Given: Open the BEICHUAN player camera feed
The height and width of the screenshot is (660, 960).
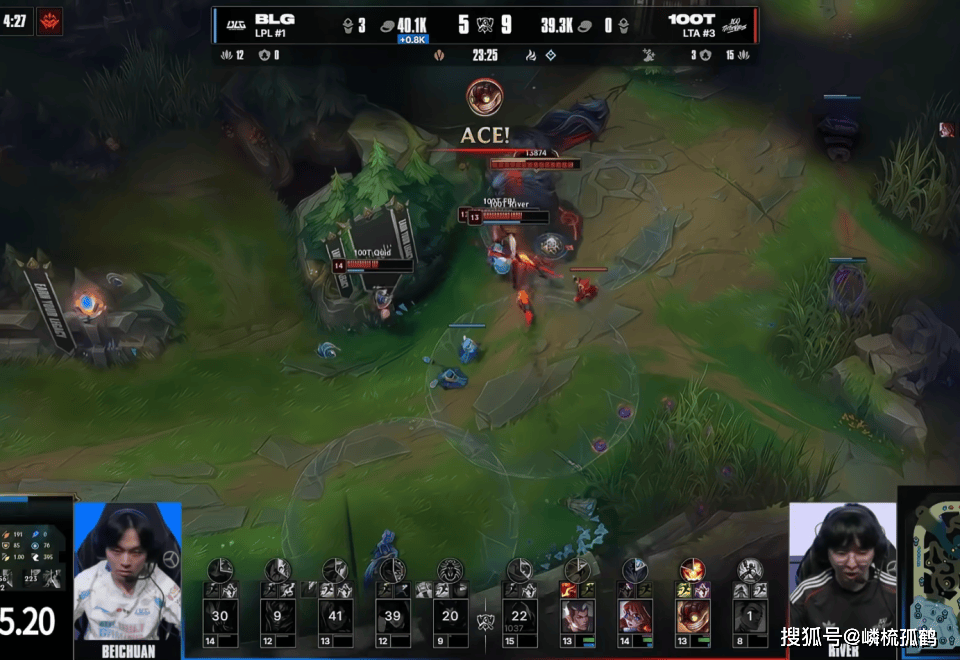Looking at the screenshot, I should [x=127, y=572].
